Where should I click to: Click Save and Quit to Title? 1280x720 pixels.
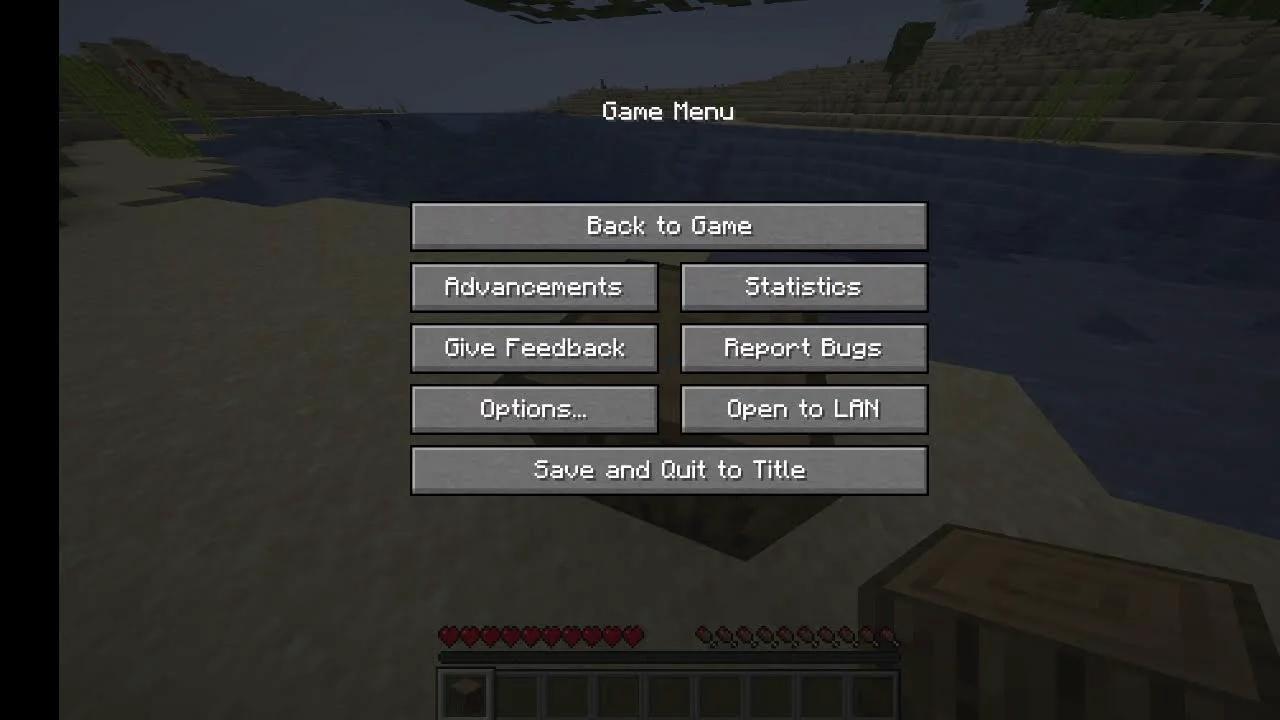click(669, 470)
